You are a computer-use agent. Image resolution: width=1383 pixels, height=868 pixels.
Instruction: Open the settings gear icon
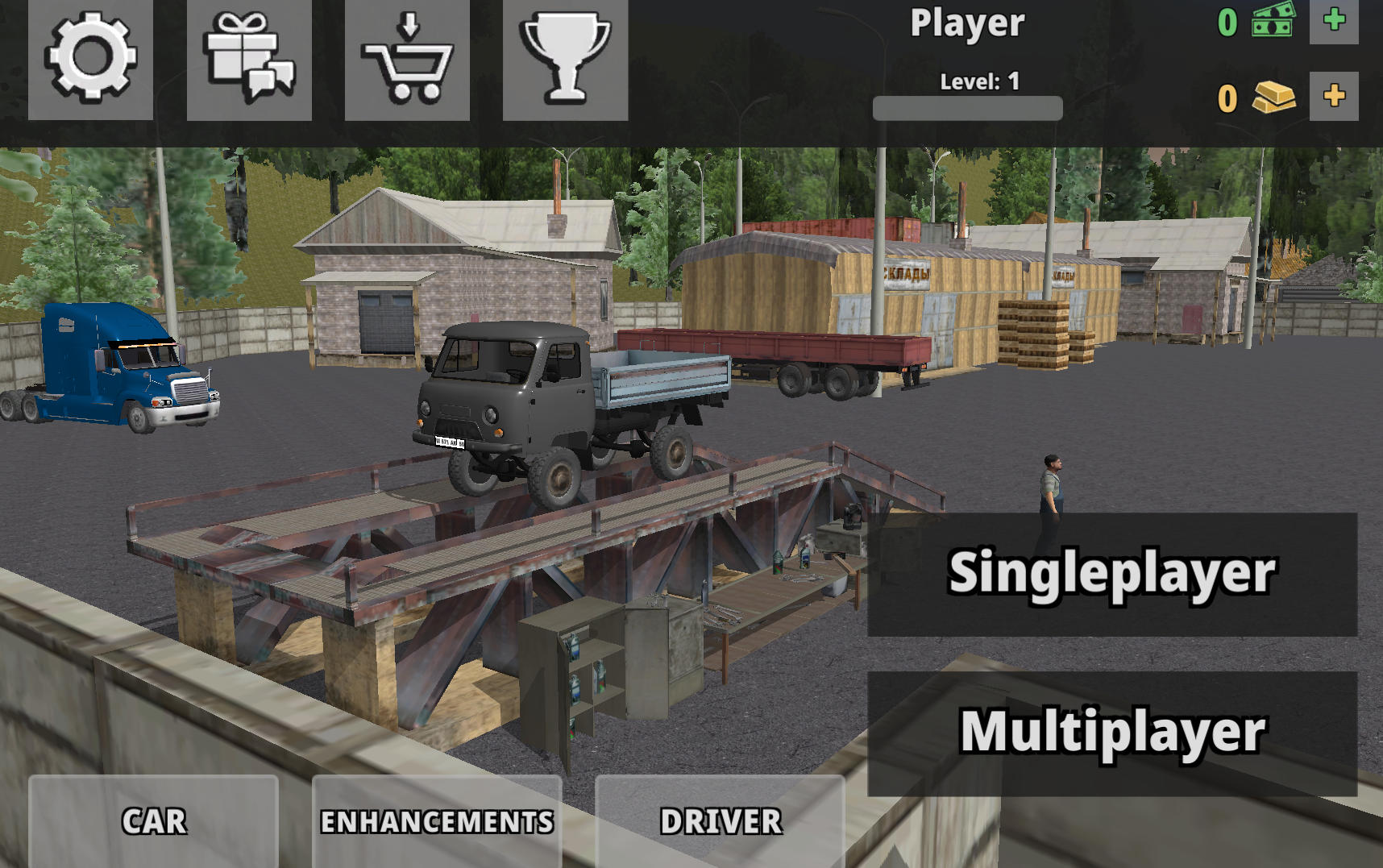(x=90, y=60)
